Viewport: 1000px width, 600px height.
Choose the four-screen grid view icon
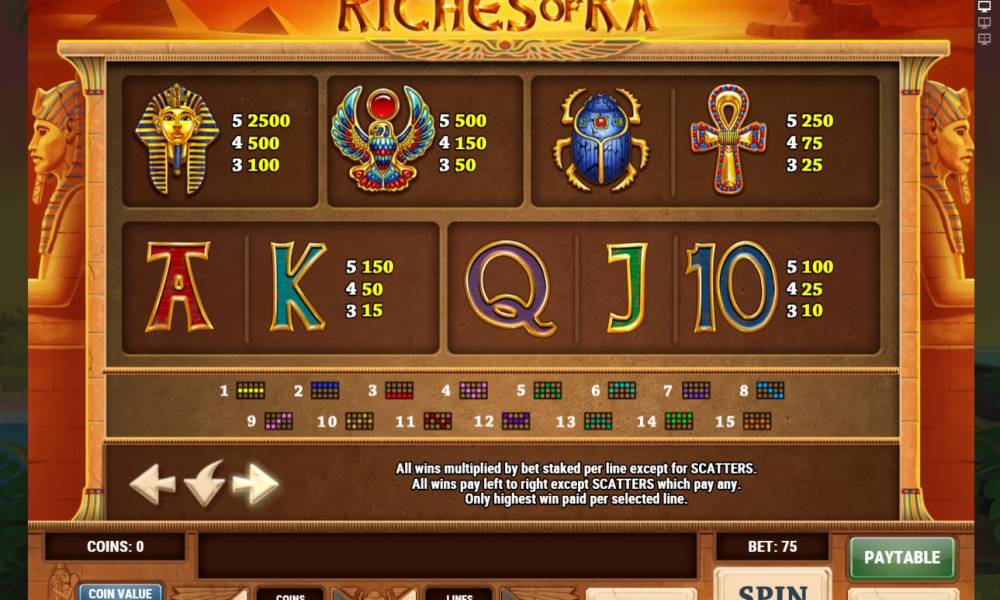tap(983, 40)
